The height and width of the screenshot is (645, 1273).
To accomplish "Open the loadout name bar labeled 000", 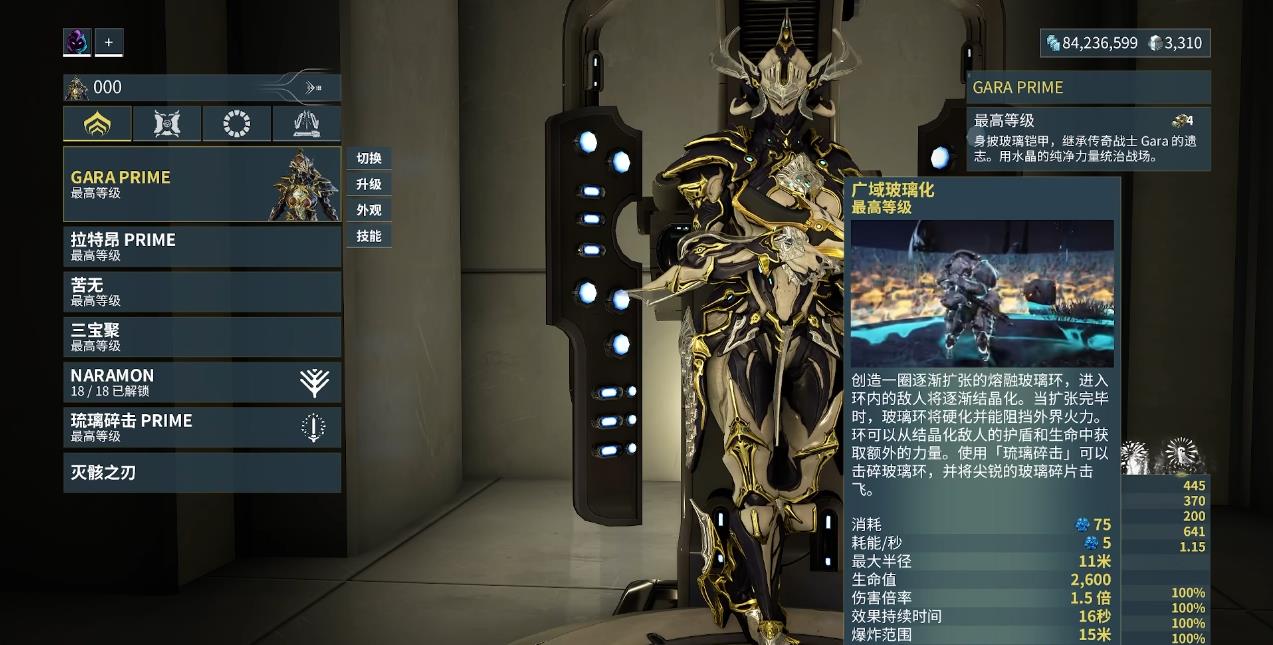I will click(x=201, y=88).
